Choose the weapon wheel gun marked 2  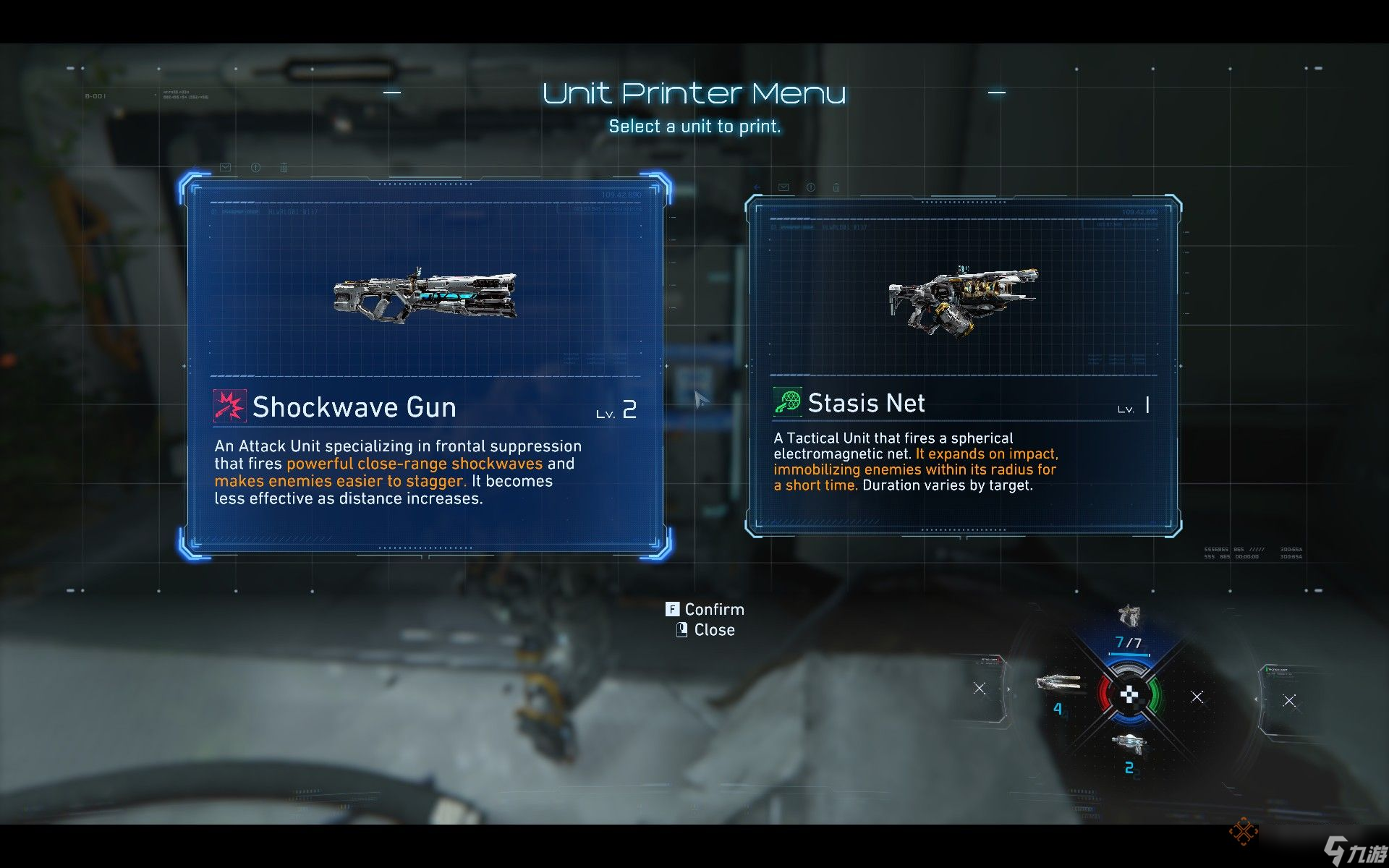click(x=1127, y=744)
